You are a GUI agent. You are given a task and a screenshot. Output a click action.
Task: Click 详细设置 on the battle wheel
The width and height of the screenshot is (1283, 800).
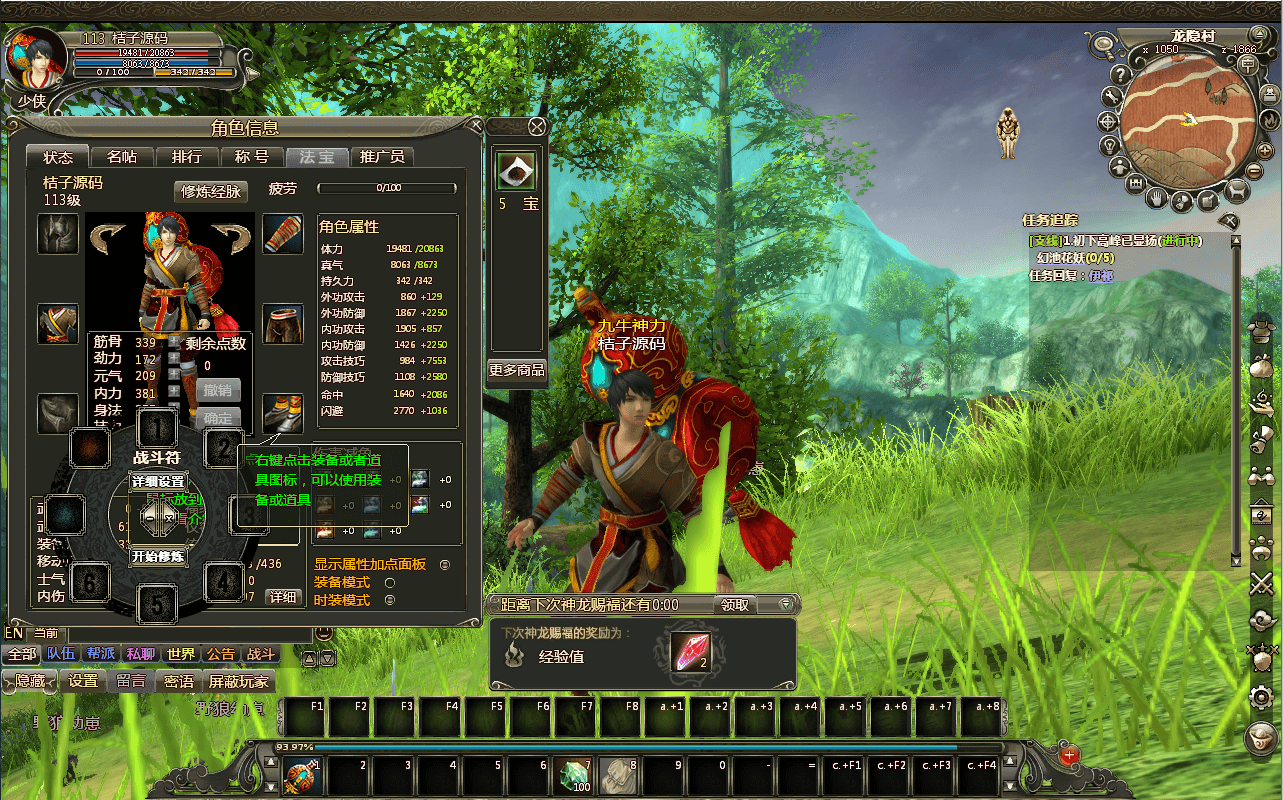coord(158,481)
